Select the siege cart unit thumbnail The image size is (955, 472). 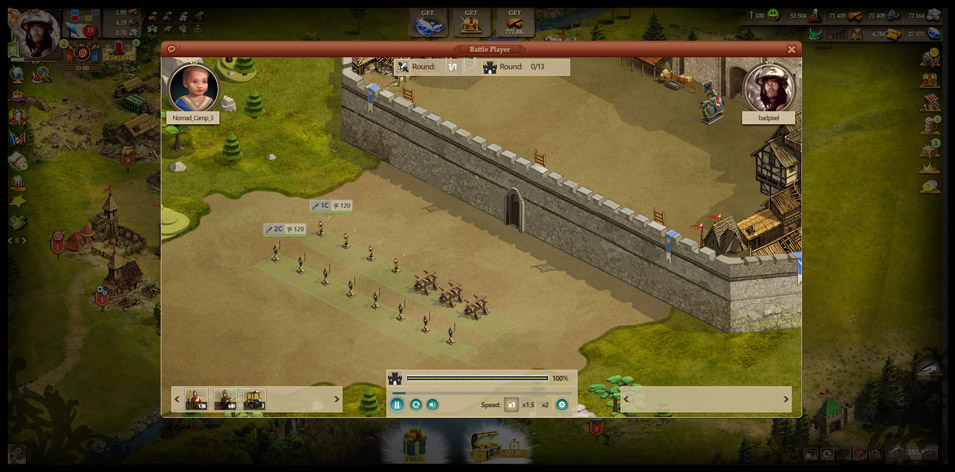[x=254, y=399]
